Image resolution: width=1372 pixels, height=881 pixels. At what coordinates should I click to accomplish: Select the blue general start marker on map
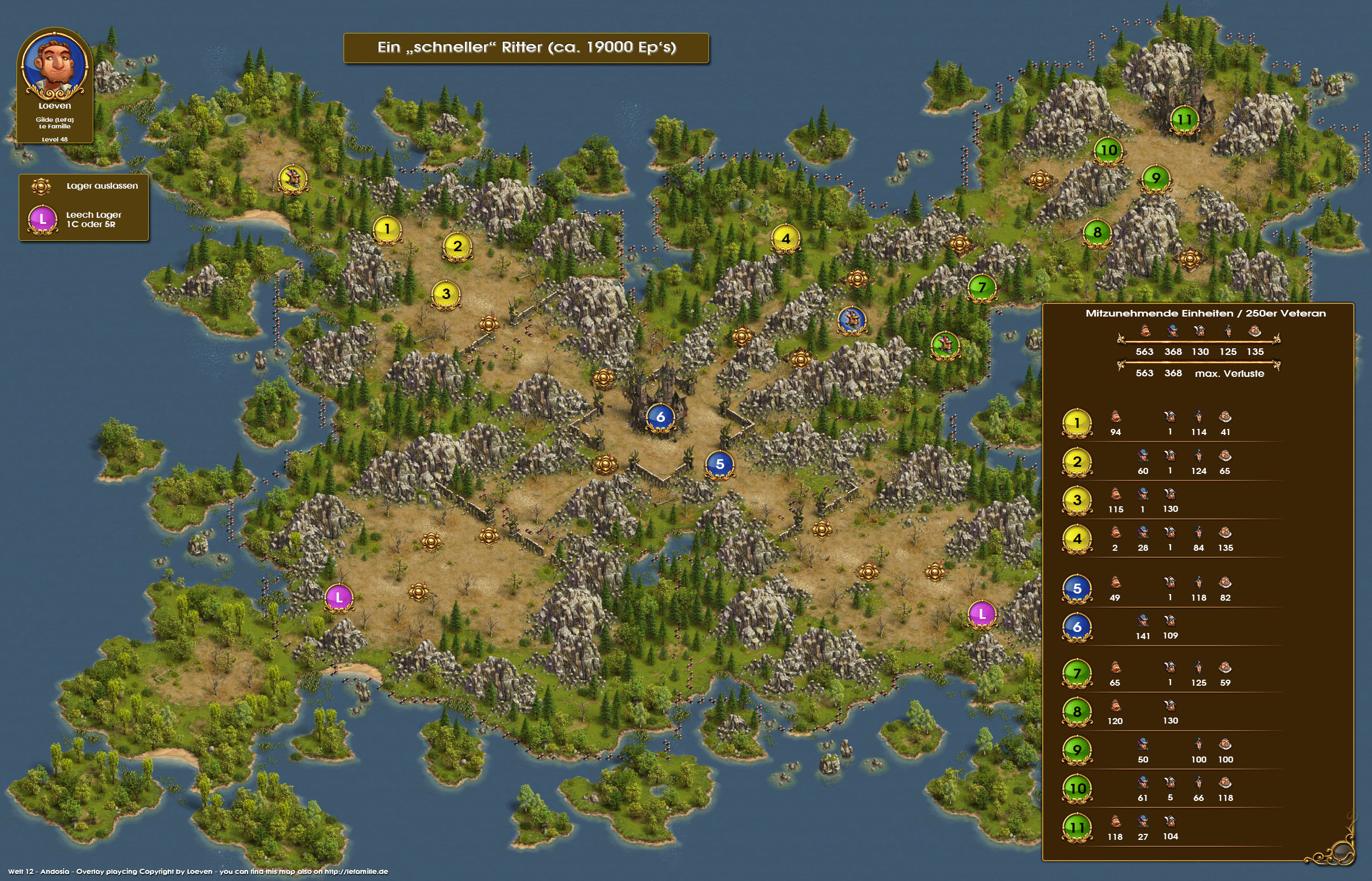[851, 320]
